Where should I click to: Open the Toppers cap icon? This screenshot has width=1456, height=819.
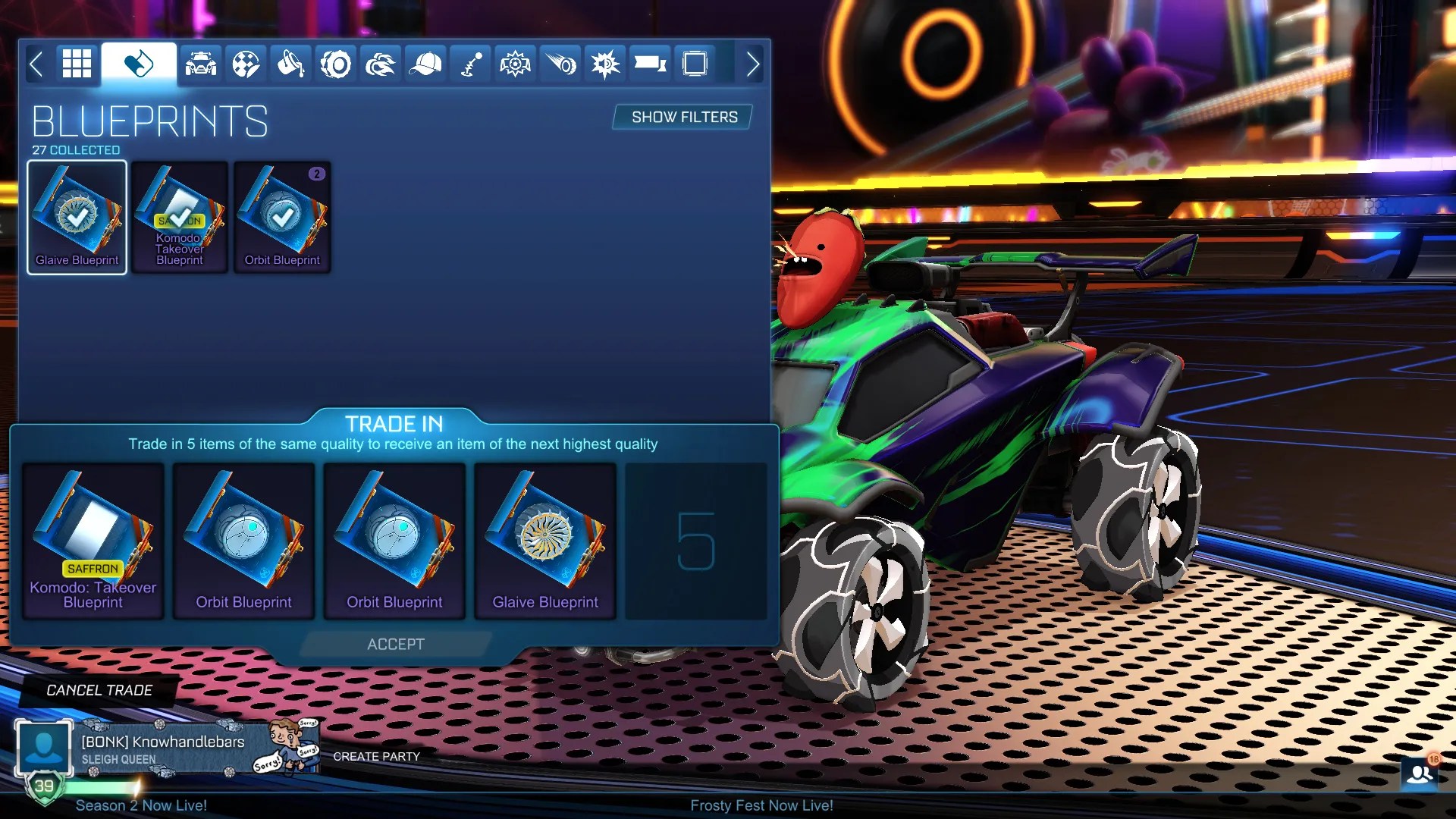[425, 64]
